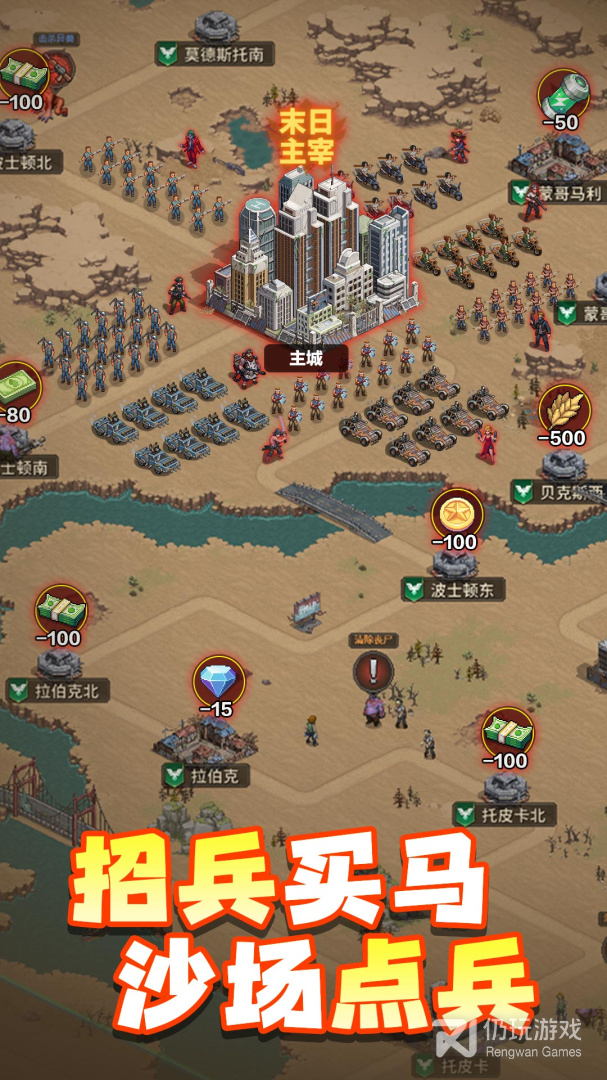607x1080 pixels.
Task: Open the 波士顿东 territory label
Action: [x=455, y=589]
